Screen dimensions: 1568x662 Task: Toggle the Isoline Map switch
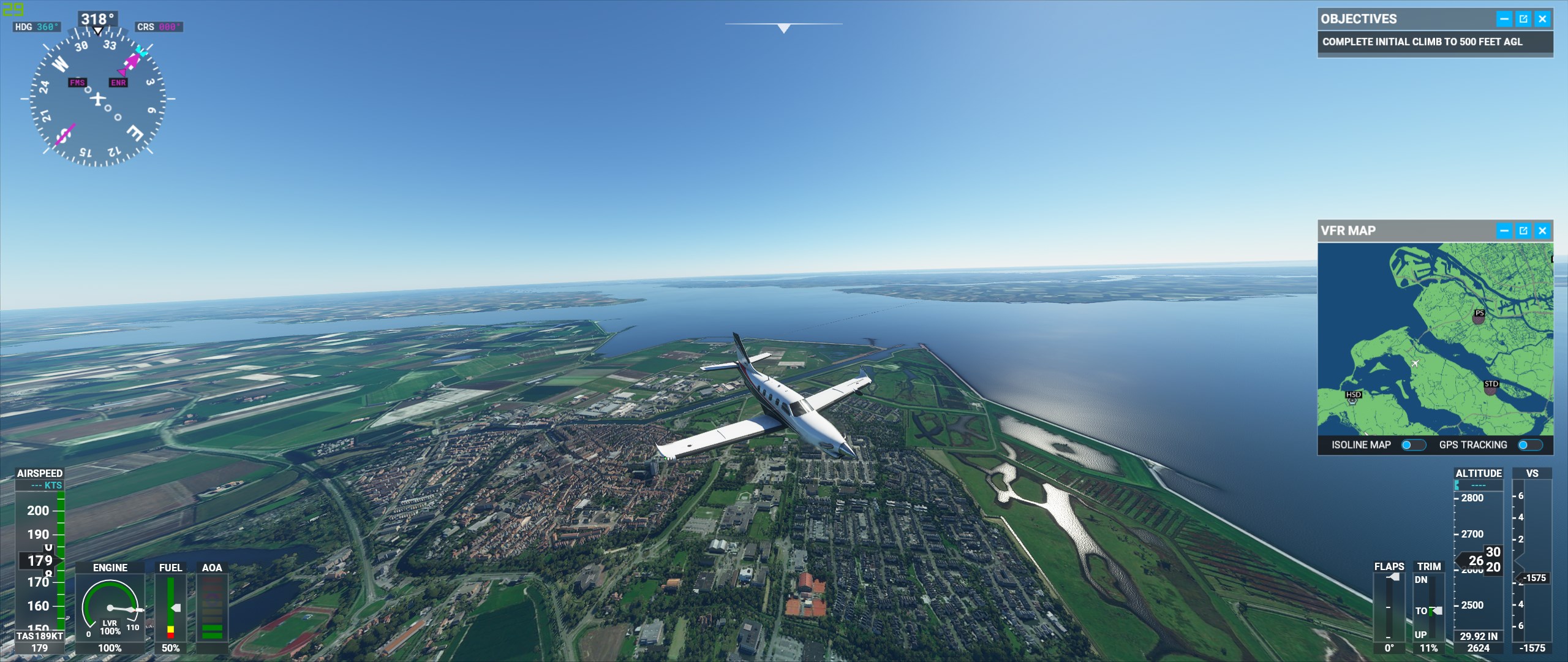(1413, 445)
